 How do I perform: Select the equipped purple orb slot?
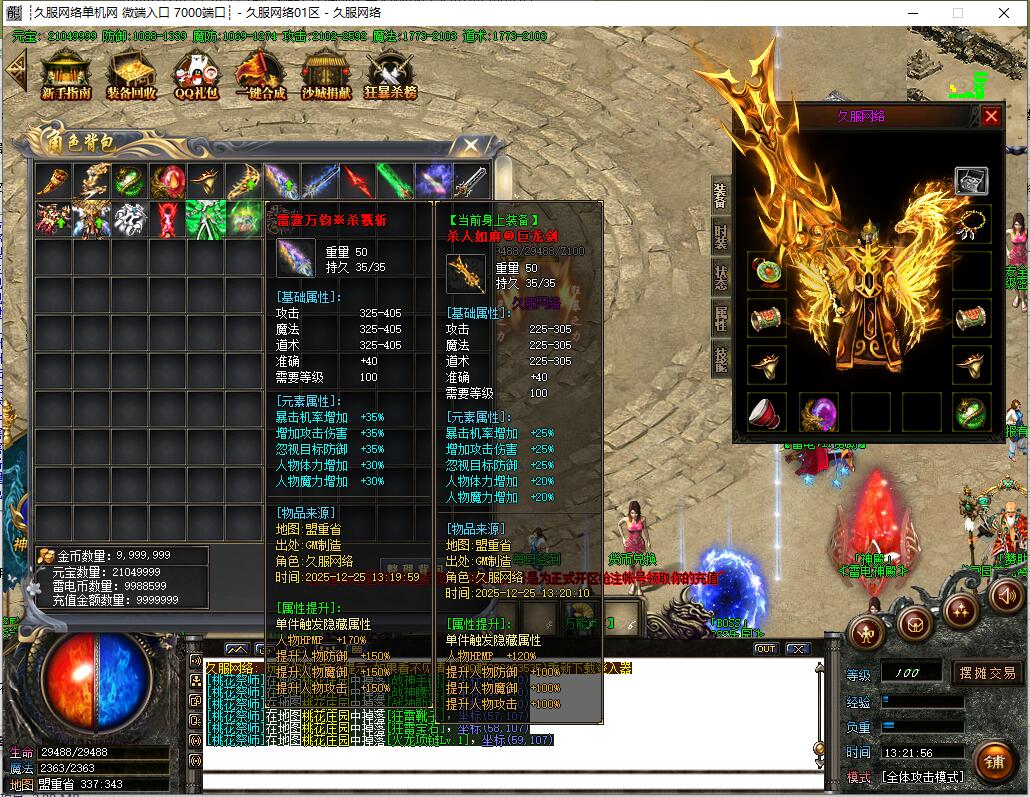(x=819, y=411)
